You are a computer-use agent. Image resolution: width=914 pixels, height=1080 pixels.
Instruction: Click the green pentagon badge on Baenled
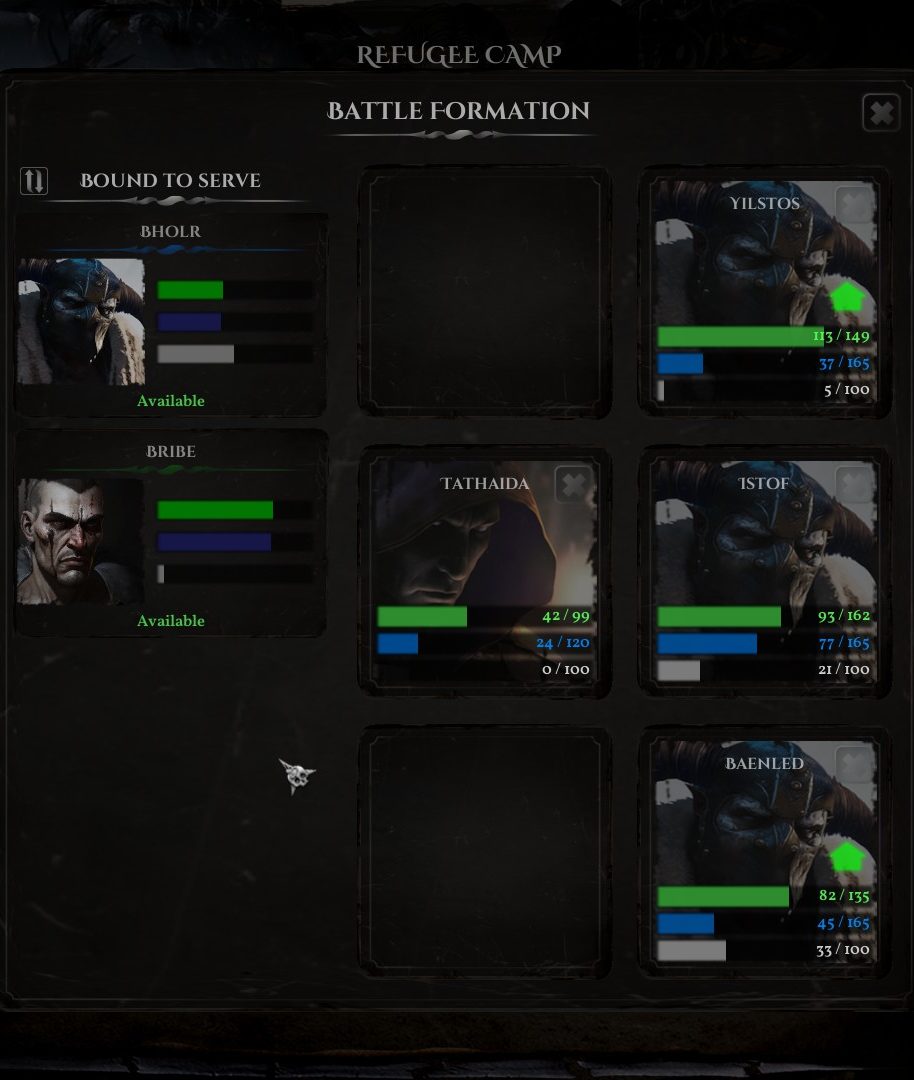coord(846,858)
